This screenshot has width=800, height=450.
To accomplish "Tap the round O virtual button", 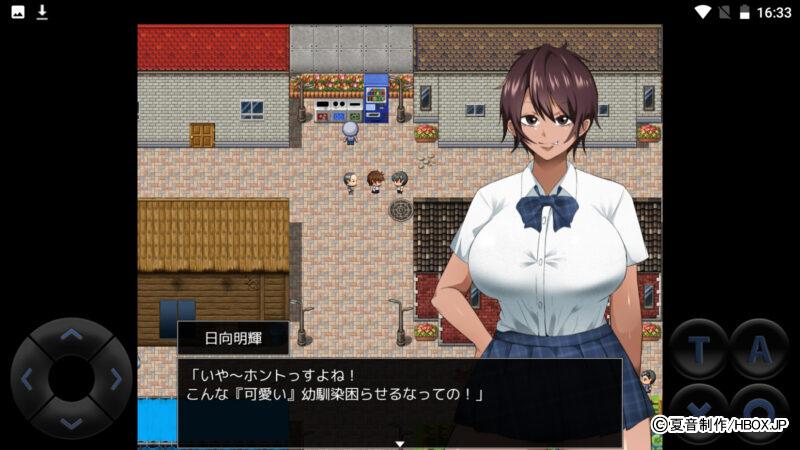I will point(759,412).
